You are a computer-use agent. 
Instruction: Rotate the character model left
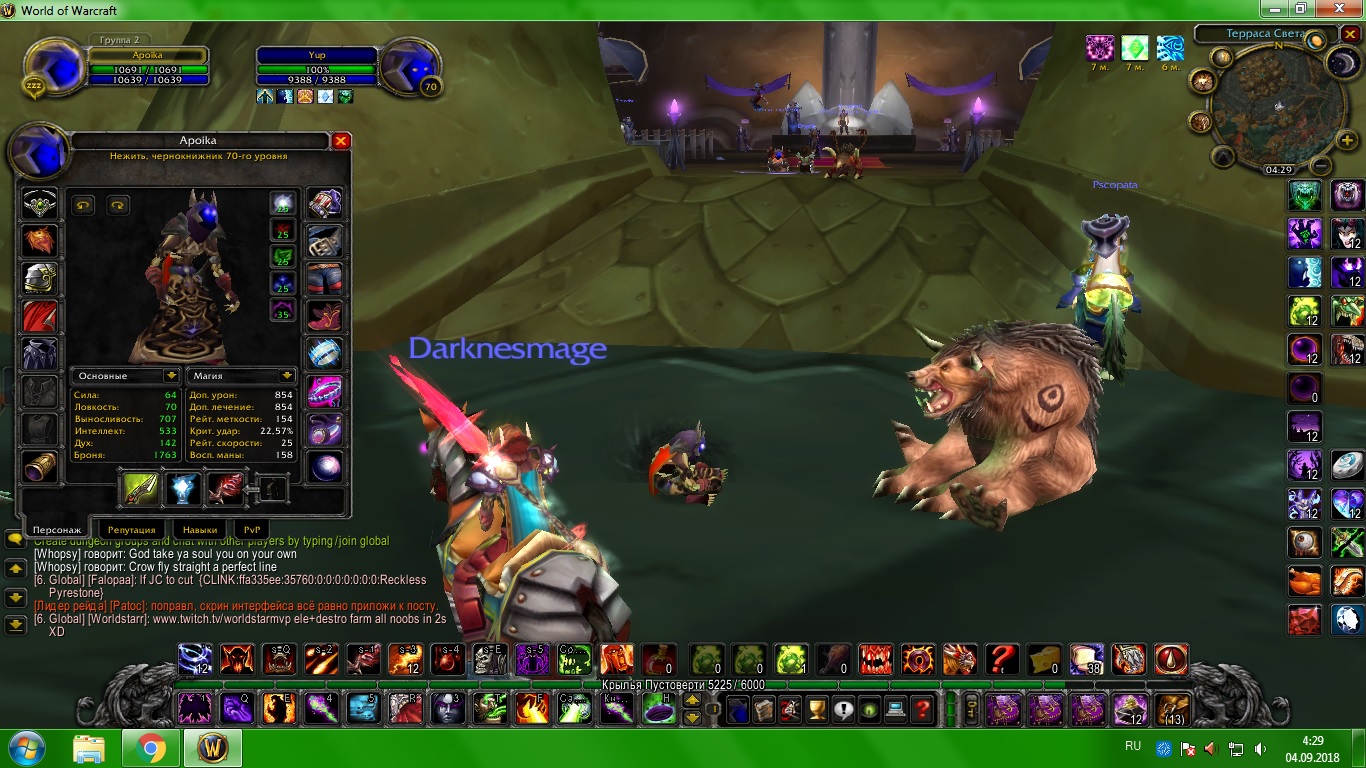83,205
